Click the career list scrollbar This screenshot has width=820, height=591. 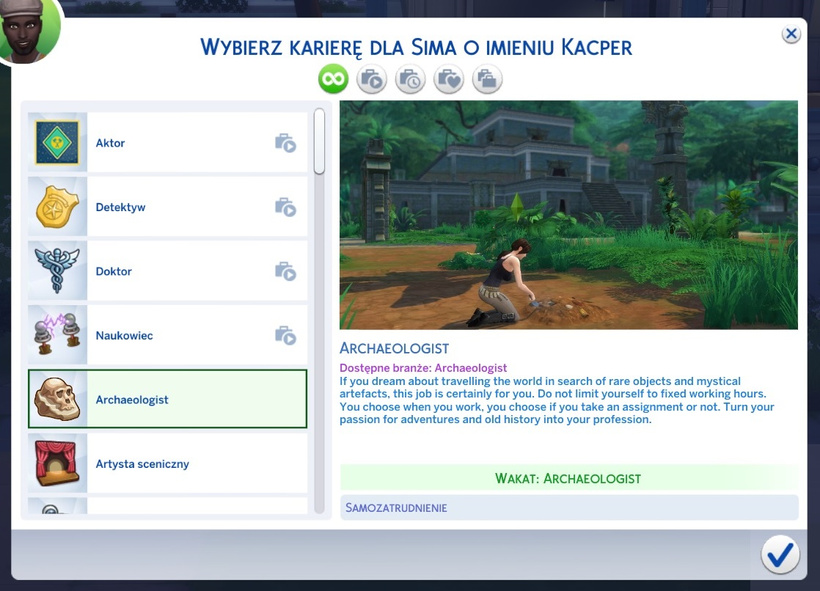319,140
